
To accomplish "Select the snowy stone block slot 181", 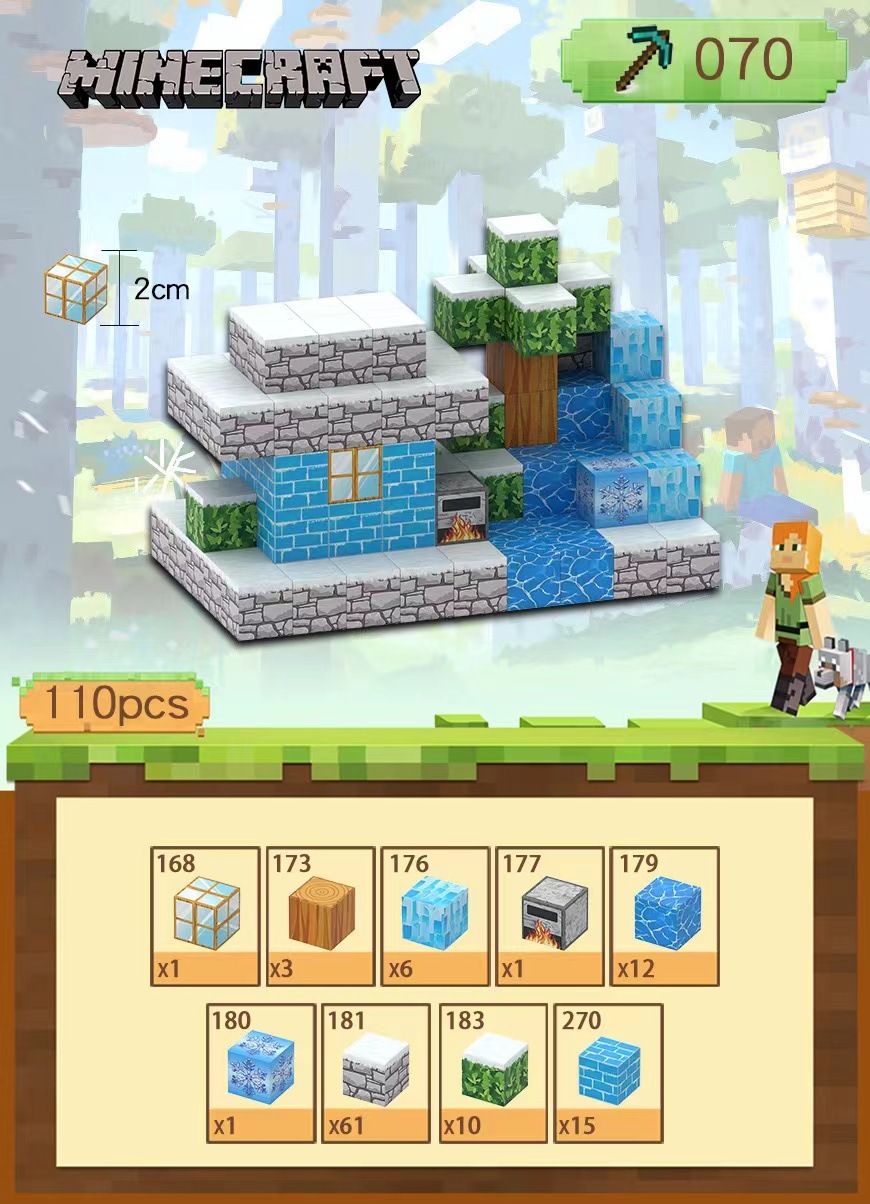I will click(376, 1073).
